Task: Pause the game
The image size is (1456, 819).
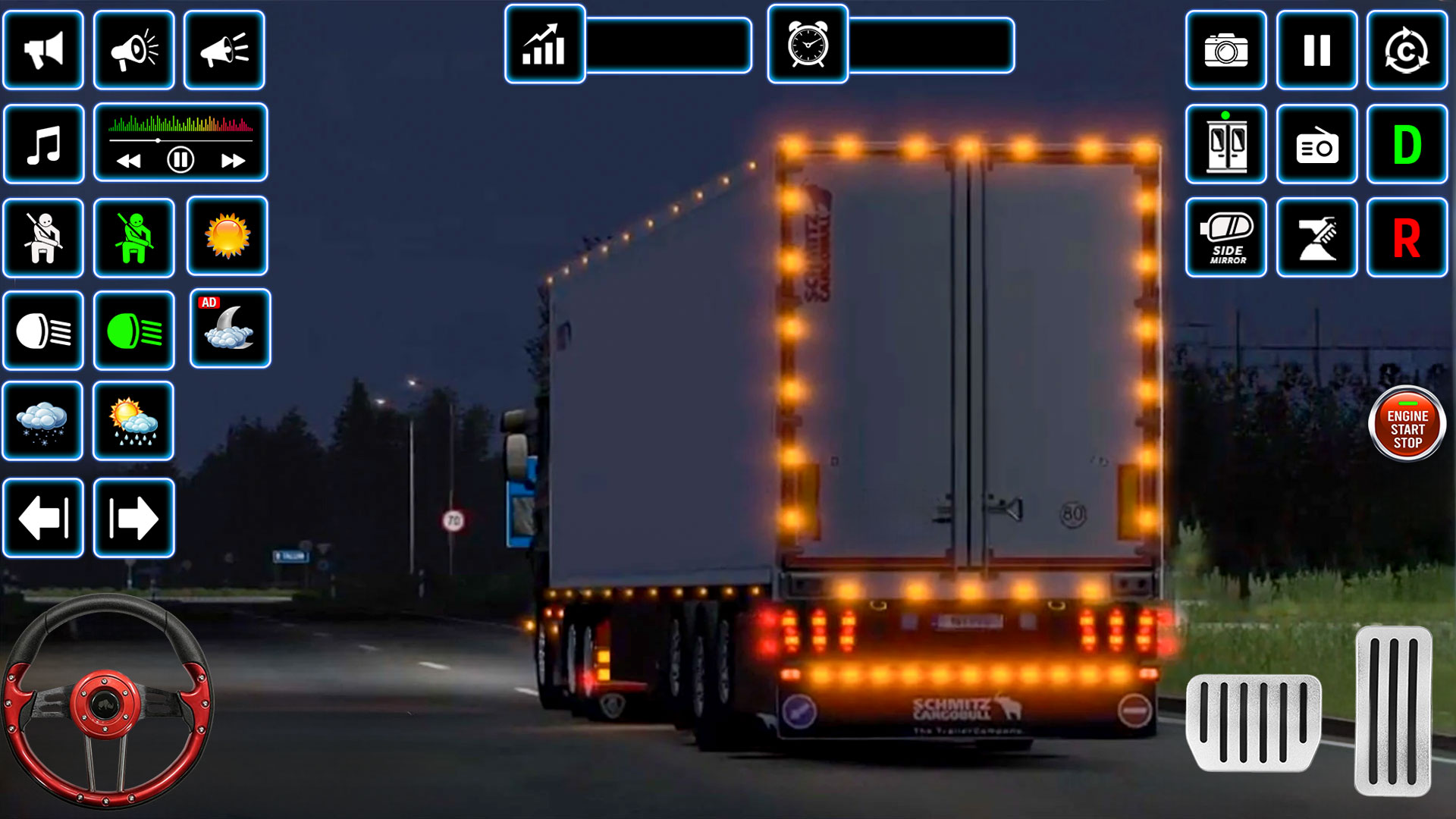Action: click(1316, 50)
